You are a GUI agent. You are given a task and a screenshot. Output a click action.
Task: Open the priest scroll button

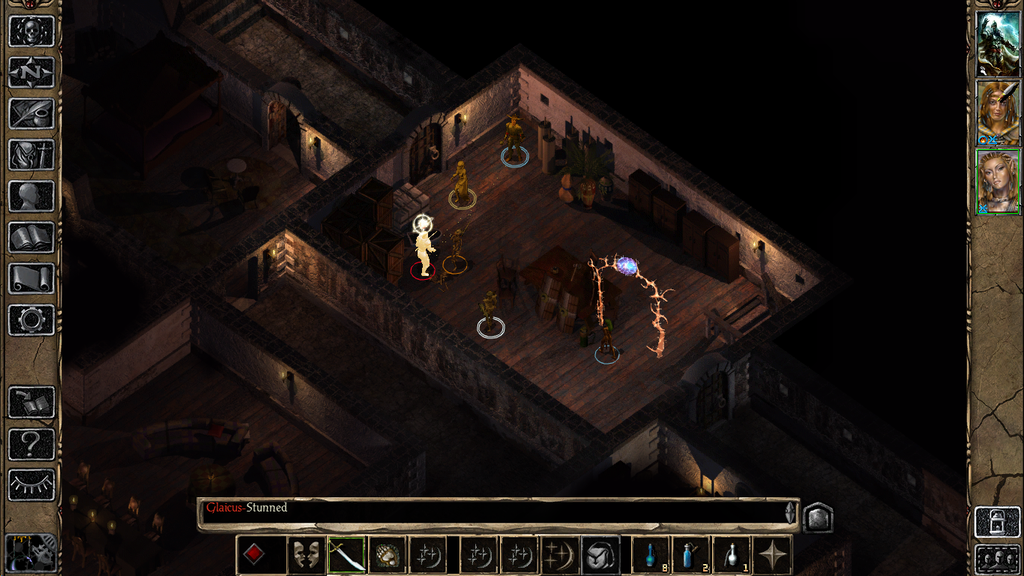tap(31, 278)
